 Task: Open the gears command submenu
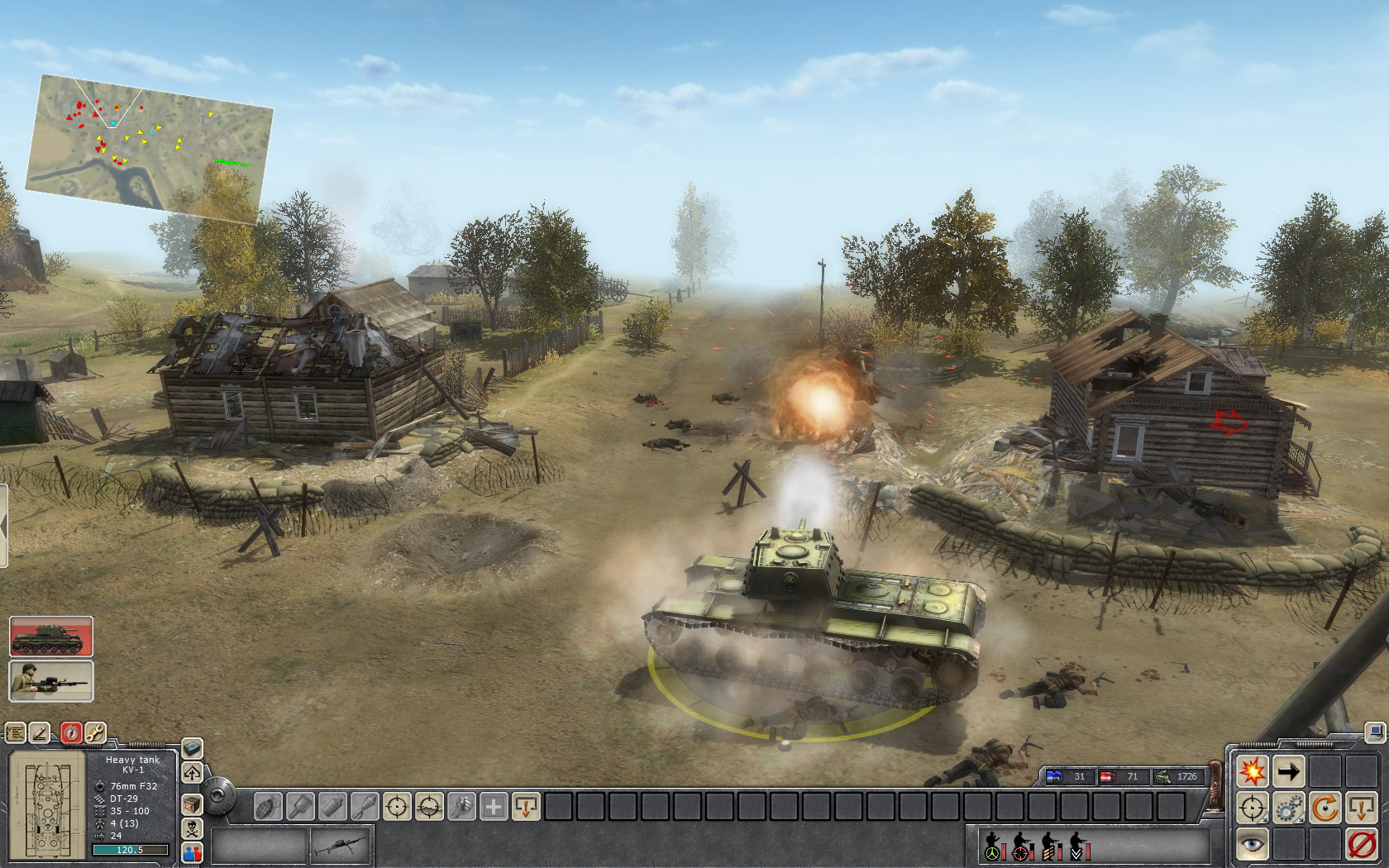pos(1288,808)
